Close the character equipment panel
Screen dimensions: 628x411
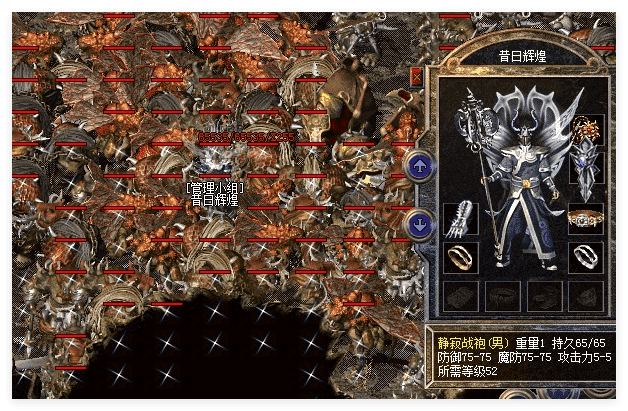[x=416, y=76]
